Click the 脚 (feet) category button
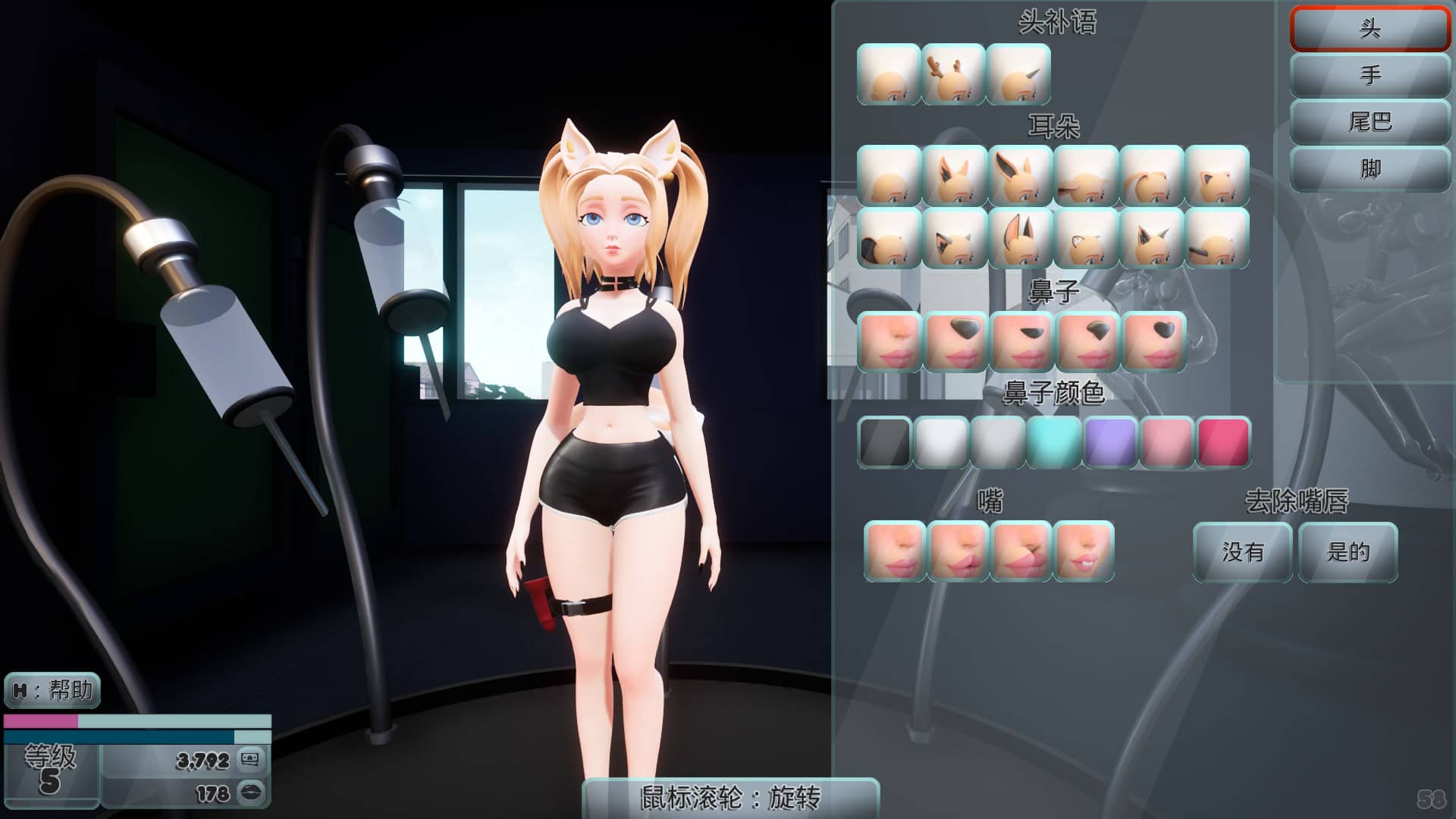This screenshot has width=1456, height=819. point(1370,170)
